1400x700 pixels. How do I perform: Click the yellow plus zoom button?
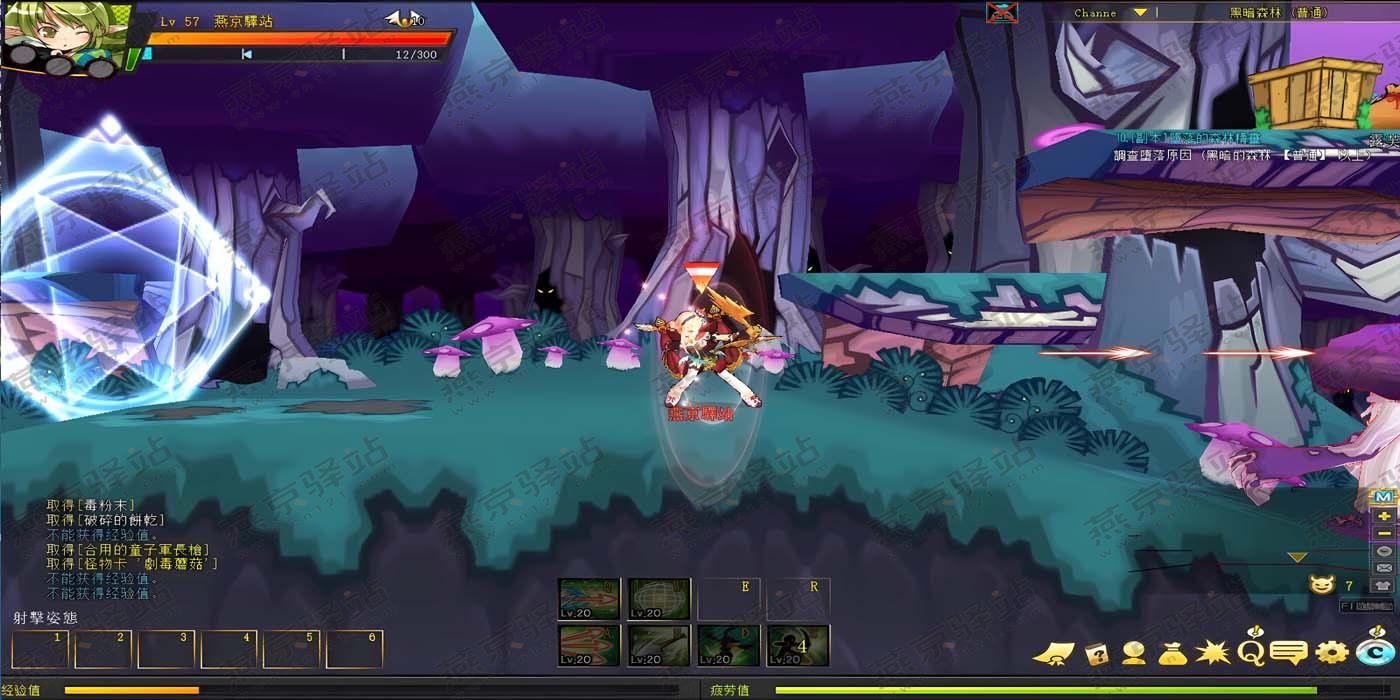pyautogui.click(x=1383, y=515)
